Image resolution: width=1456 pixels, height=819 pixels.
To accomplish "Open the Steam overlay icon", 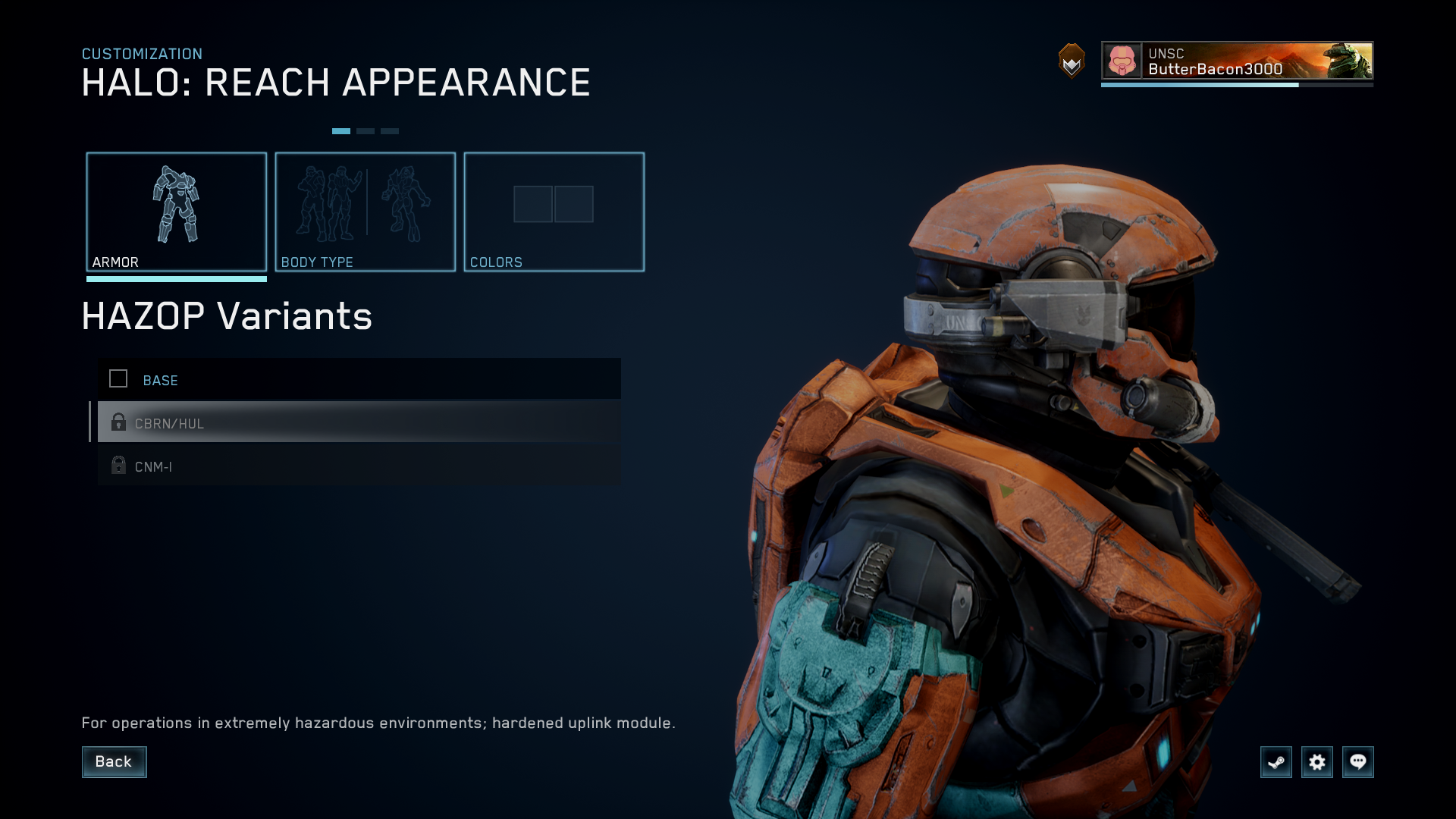I will click(1276, 762).
